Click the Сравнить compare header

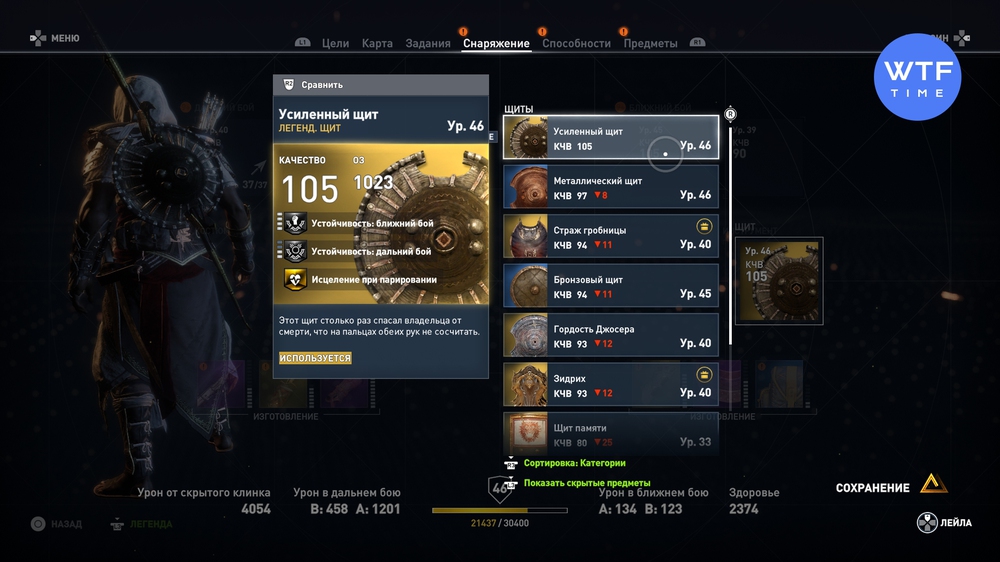(380, 85)
